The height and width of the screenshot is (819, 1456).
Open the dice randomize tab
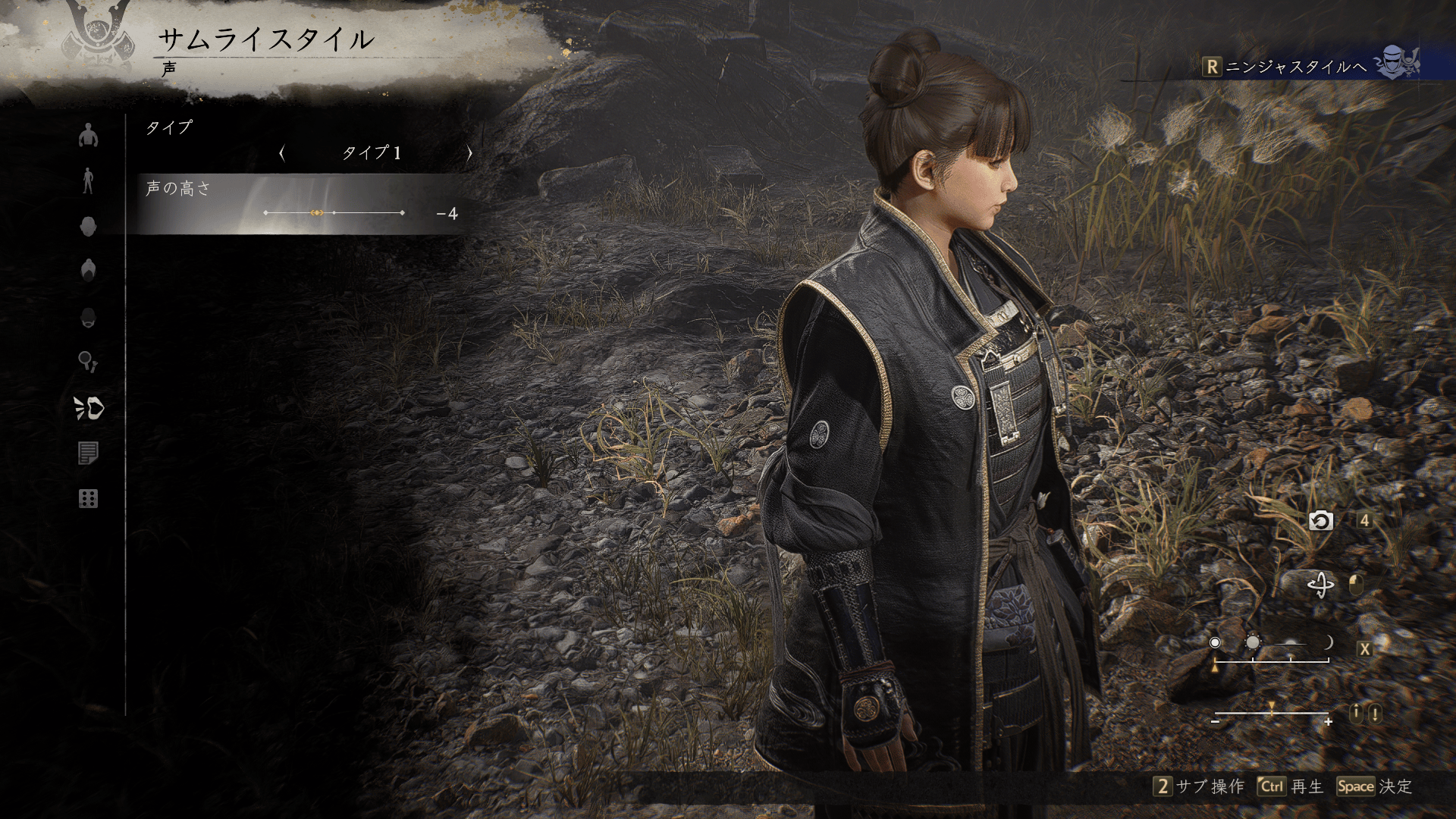click(x=89, y=498)
